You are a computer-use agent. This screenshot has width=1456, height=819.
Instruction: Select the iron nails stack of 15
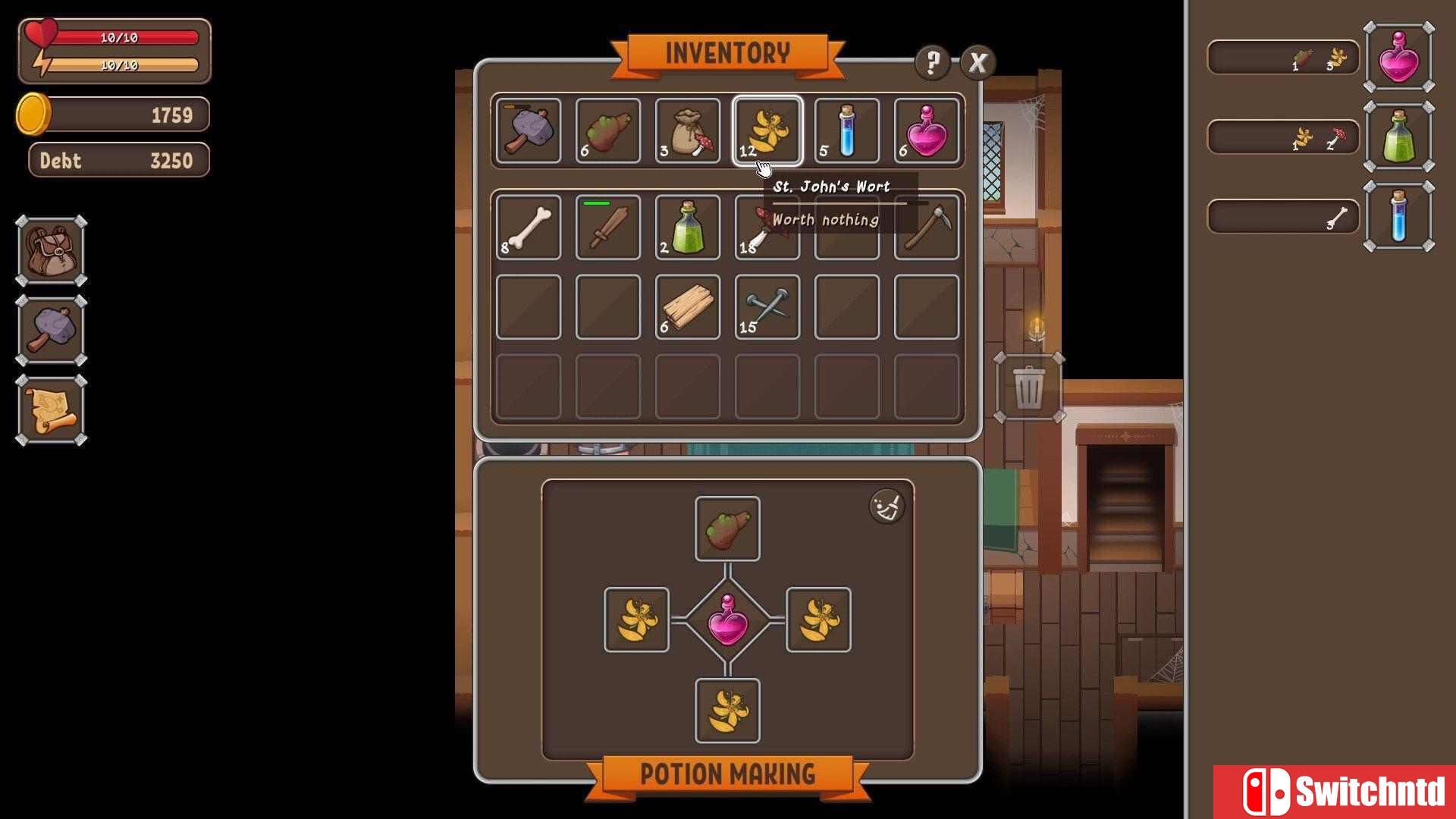767,307
